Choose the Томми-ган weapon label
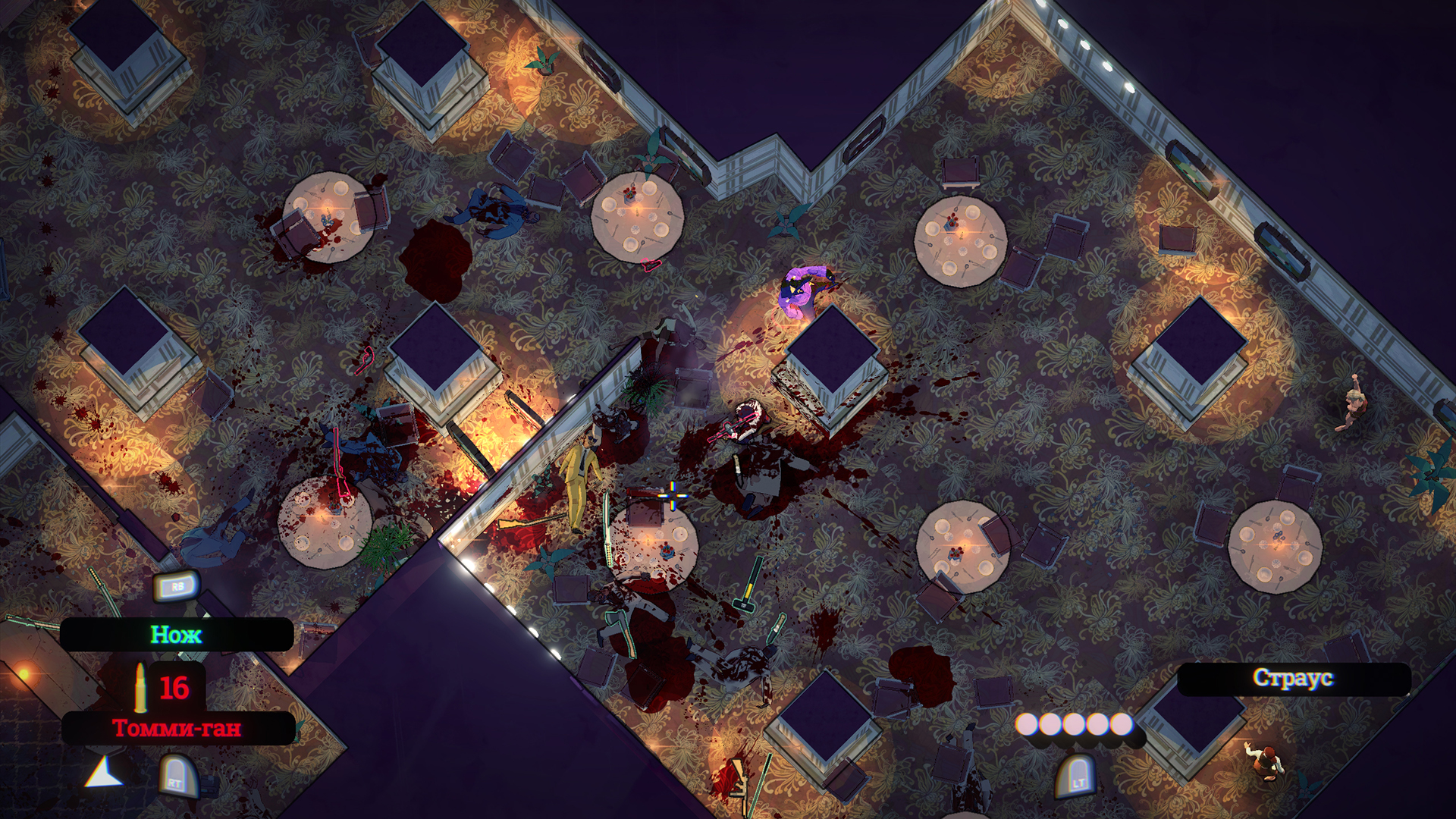The width and height of the screenshot is (1456, 819). [x=177, y=728]
